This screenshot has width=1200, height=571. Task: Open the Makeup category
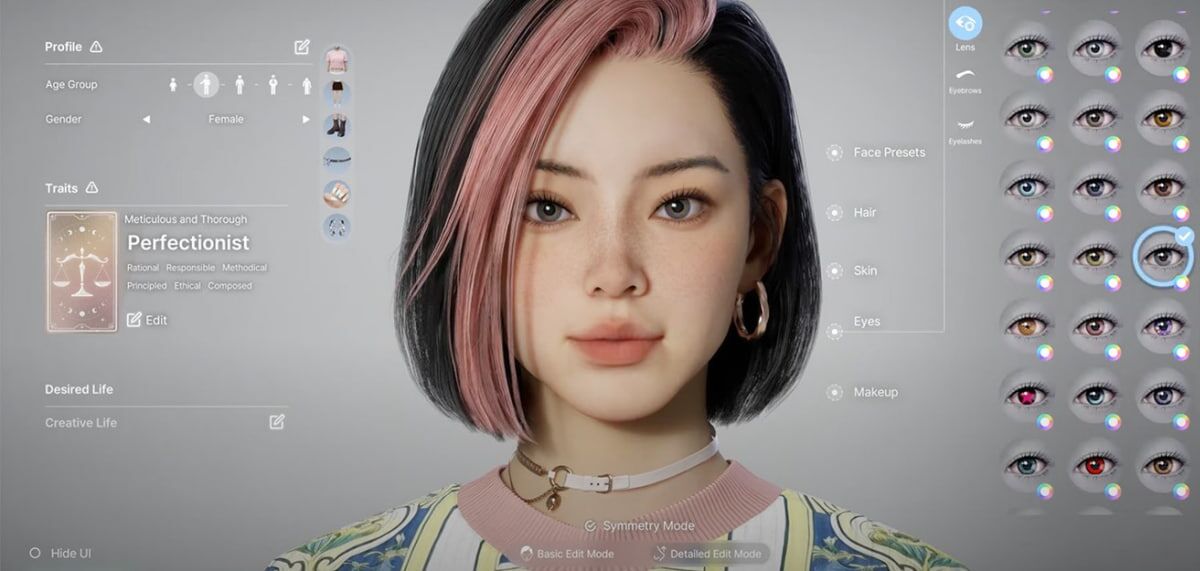[x=874, y=393]
